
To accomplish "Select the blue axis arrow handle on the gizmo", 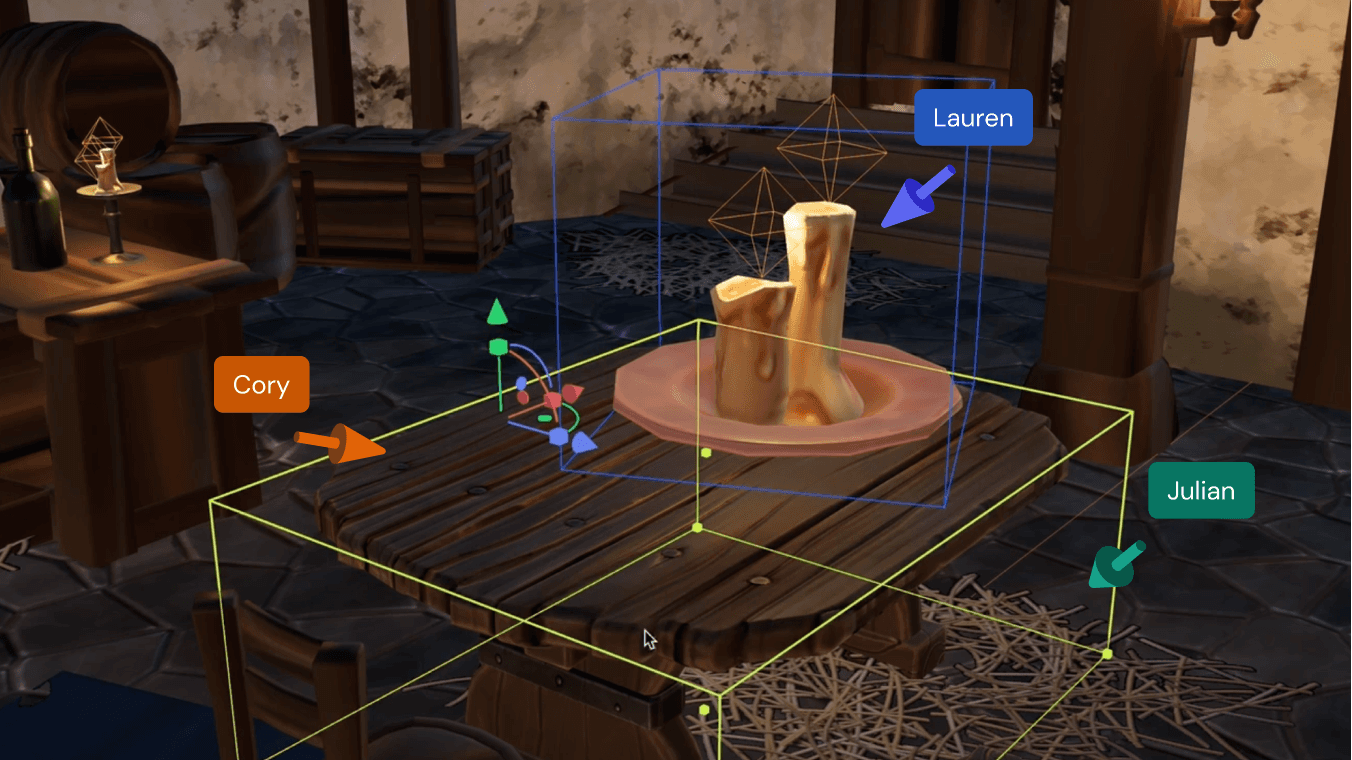I will pyautogui.click(x=584, y=443).
